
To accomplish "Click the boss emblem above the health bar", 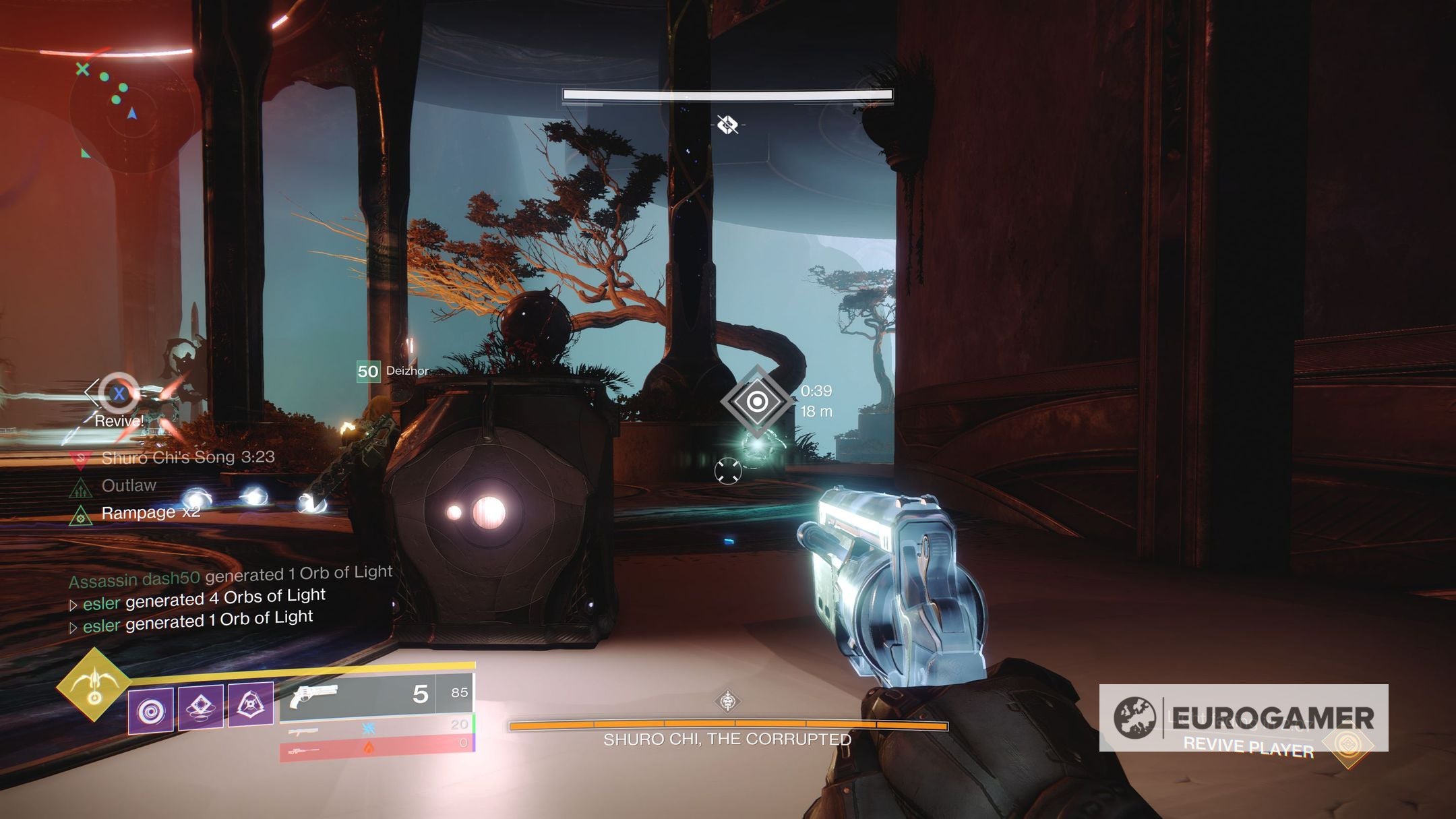I will [727, 701].
